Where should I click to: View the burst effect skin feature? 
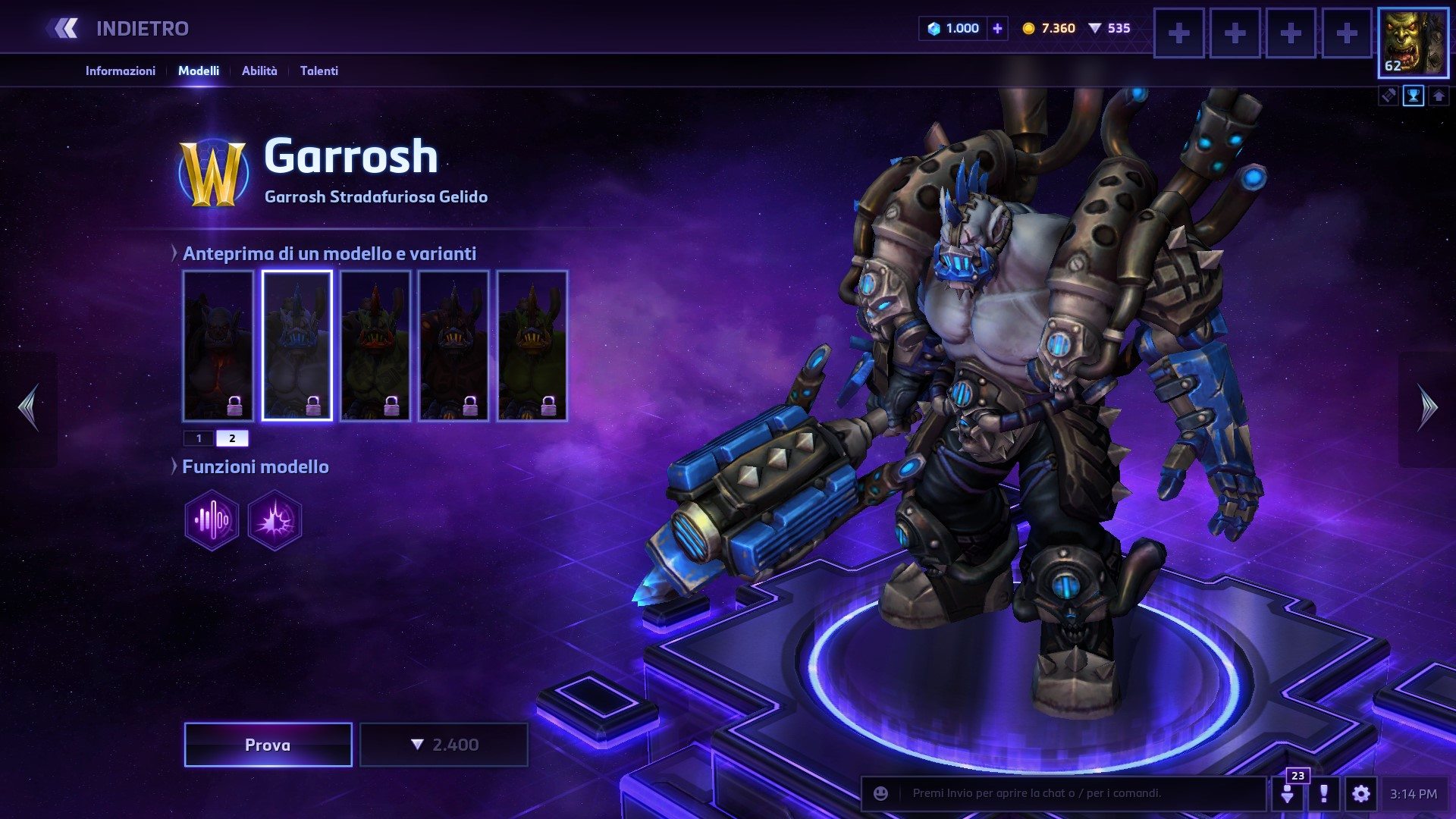pyautogui.click(x=275, y=520)
